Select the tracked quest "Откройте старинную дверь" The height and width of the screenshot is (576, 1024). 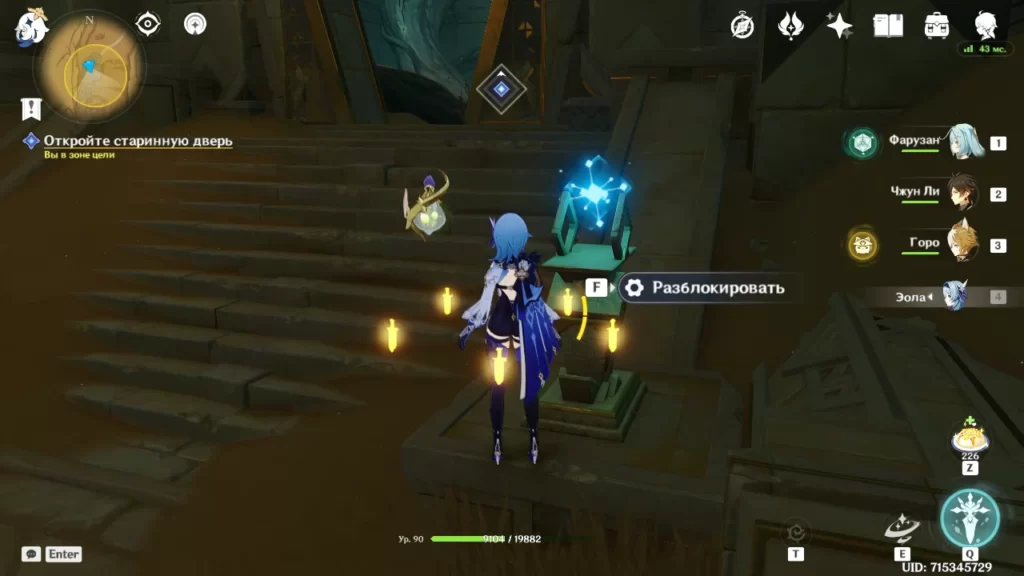138,141
